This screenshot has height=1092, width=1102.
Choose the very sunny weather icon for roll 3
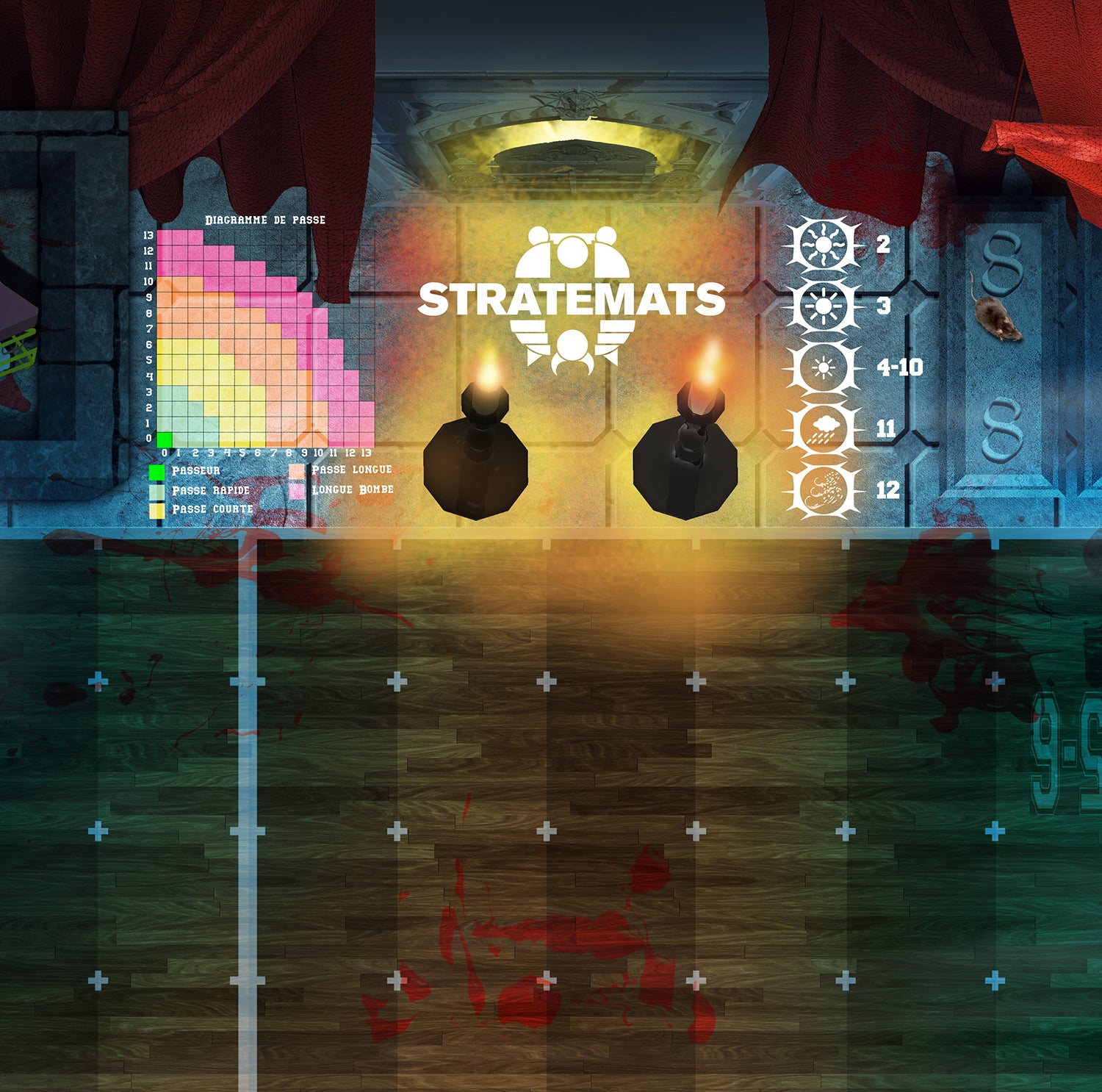(x=823, y=306)
